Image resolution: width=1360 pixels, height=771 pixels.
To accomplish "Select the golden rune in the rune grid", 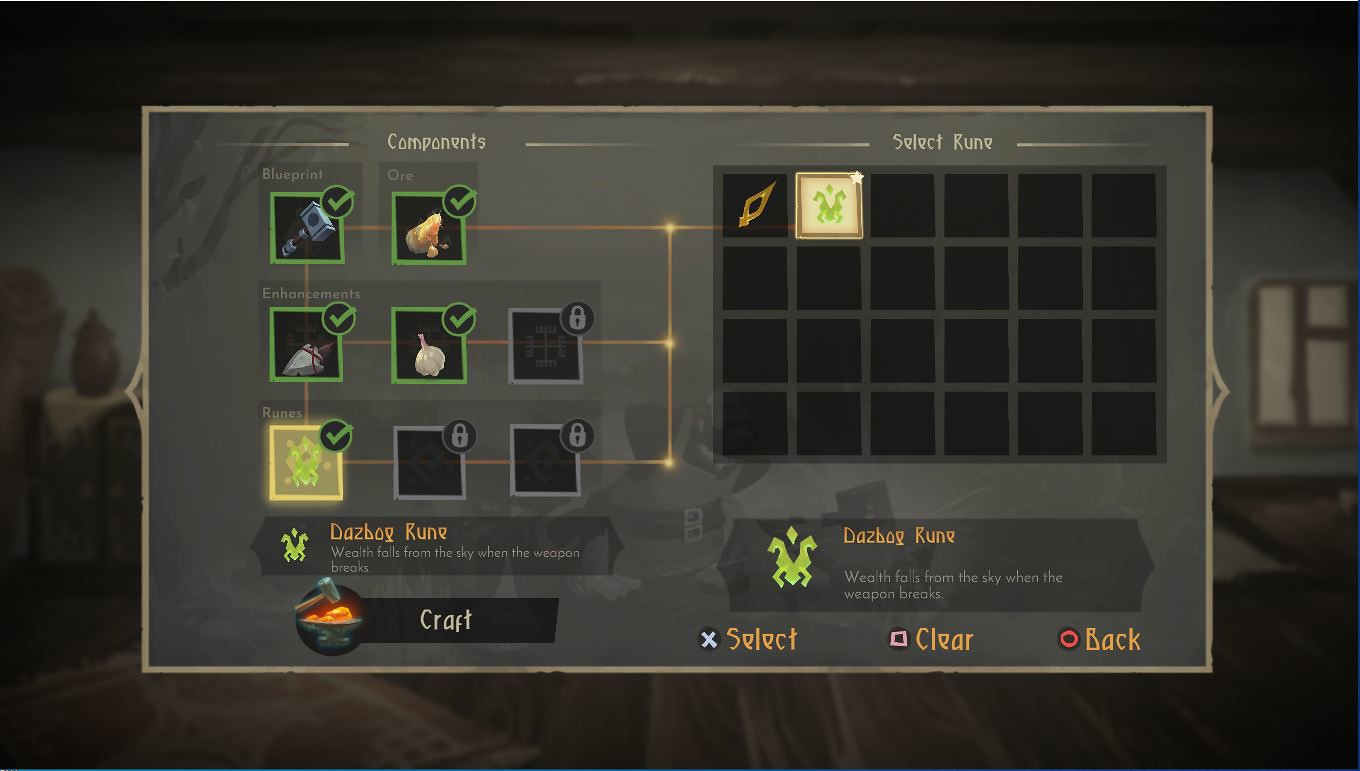I will click(755, 206).
